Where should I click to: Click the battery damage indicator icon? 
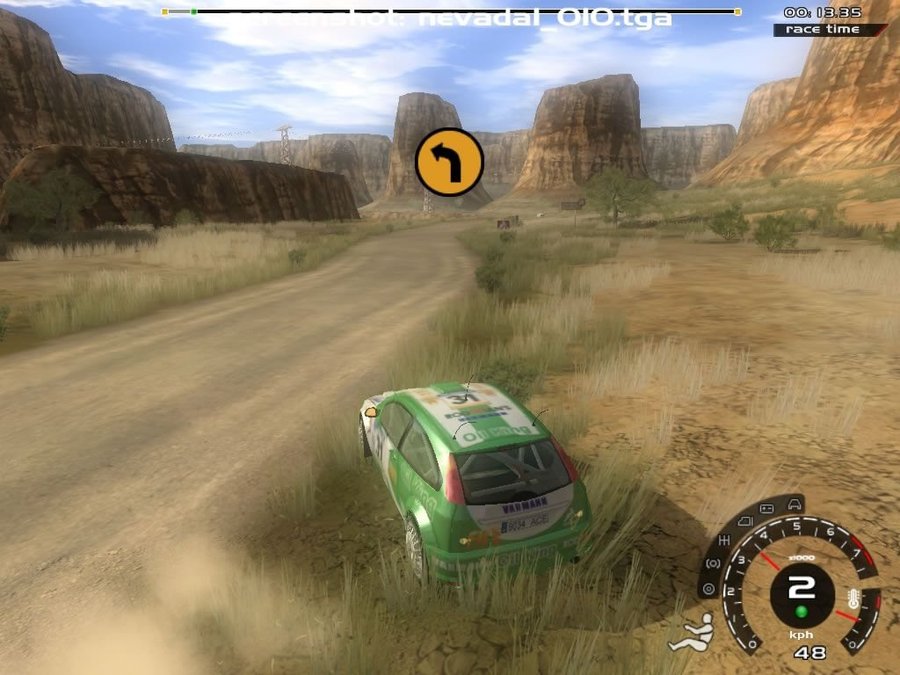(766, 509)
